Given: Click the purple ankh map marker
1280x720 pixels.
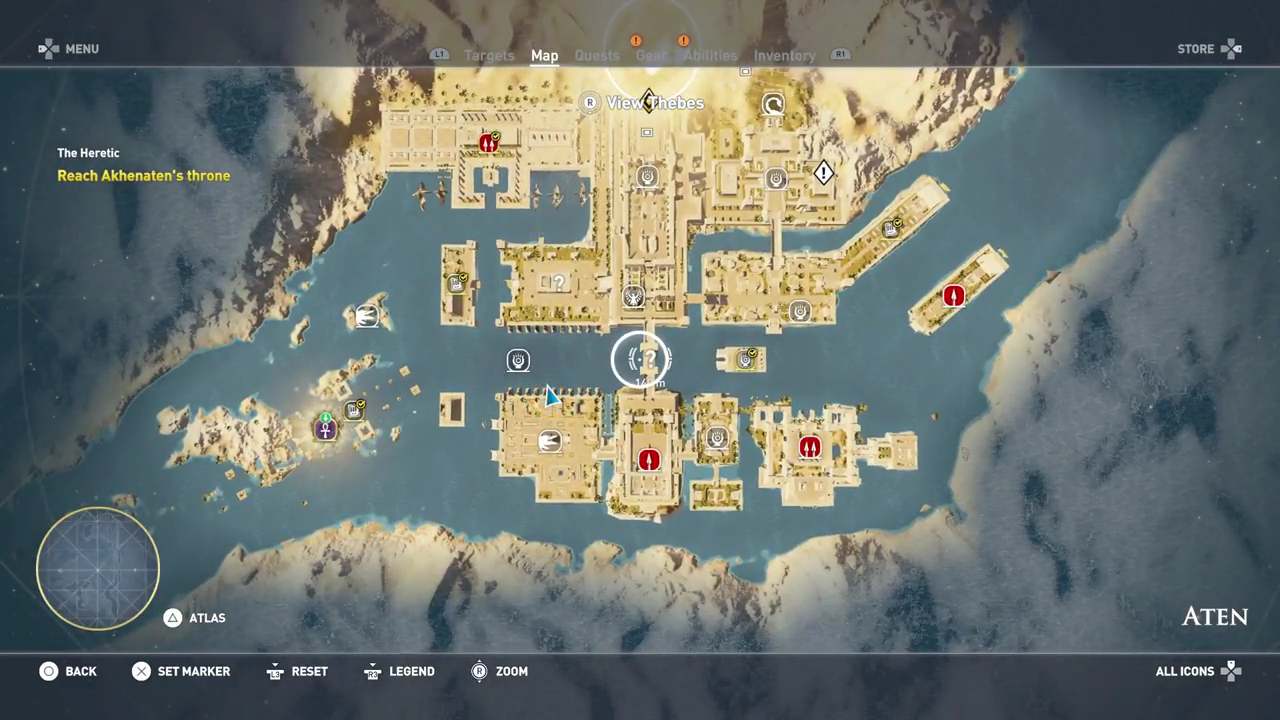Looking at the screenshot, I should click(x=325, y=429).
